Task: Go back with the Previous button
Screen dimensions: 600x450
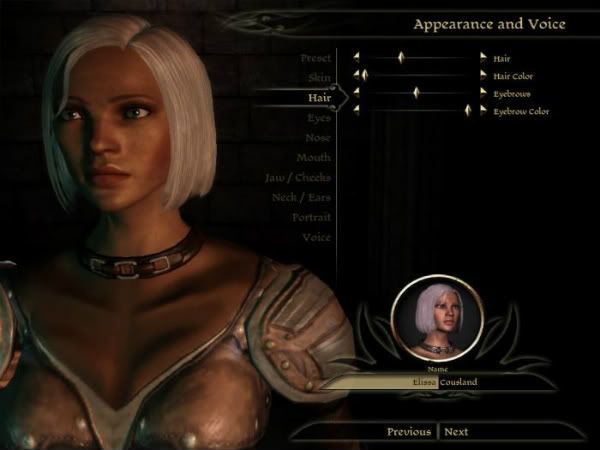Action: tap(409, 432)
